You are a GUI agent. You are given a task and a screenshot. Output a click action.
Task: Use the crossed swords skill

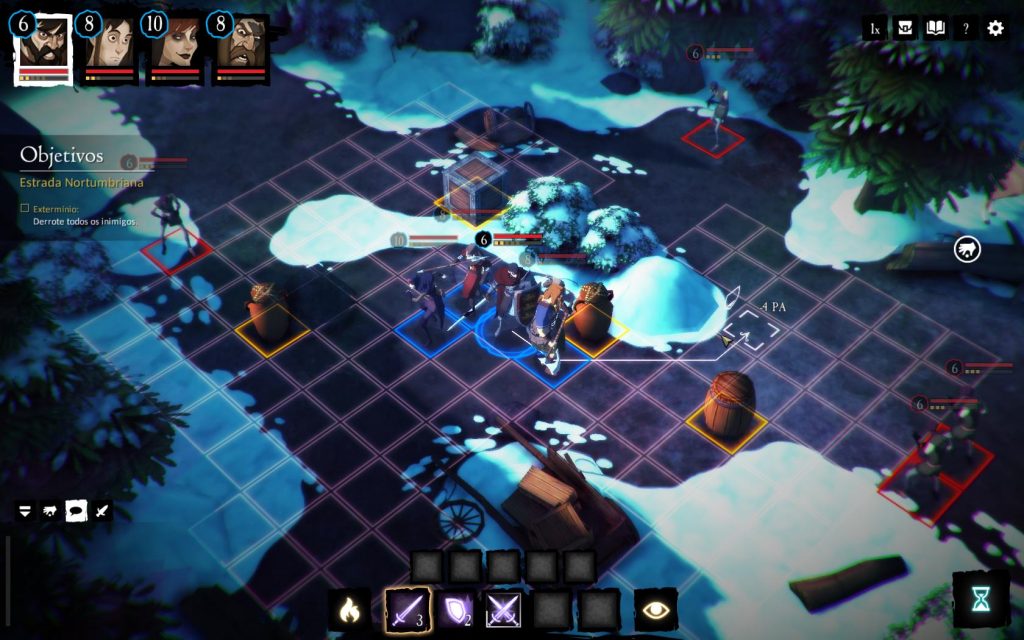coord(502,608)
